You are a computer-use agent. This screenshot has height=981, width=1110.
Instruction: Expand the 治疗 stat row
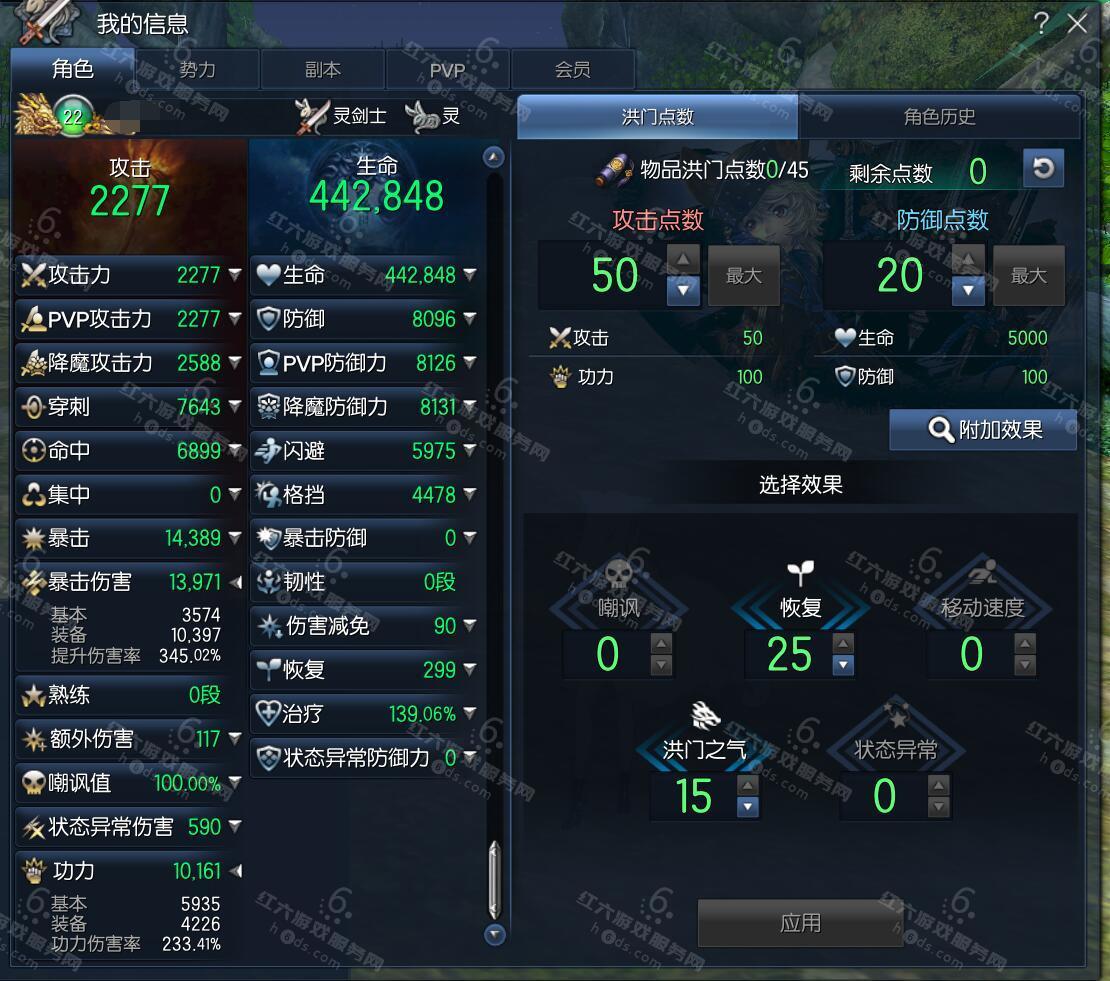click(x=469, y=714)
